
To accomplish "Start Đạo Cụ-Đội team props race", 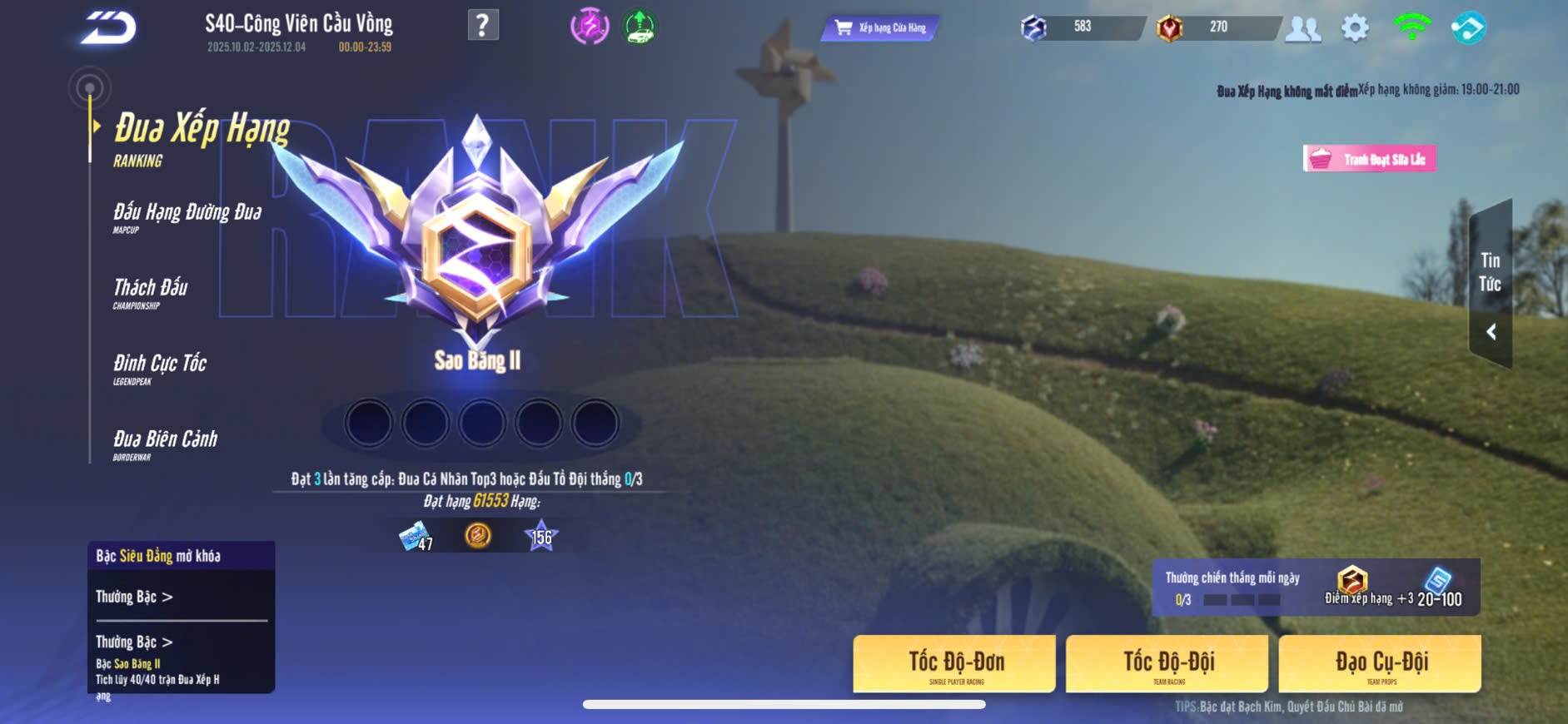I will 1380,663.
